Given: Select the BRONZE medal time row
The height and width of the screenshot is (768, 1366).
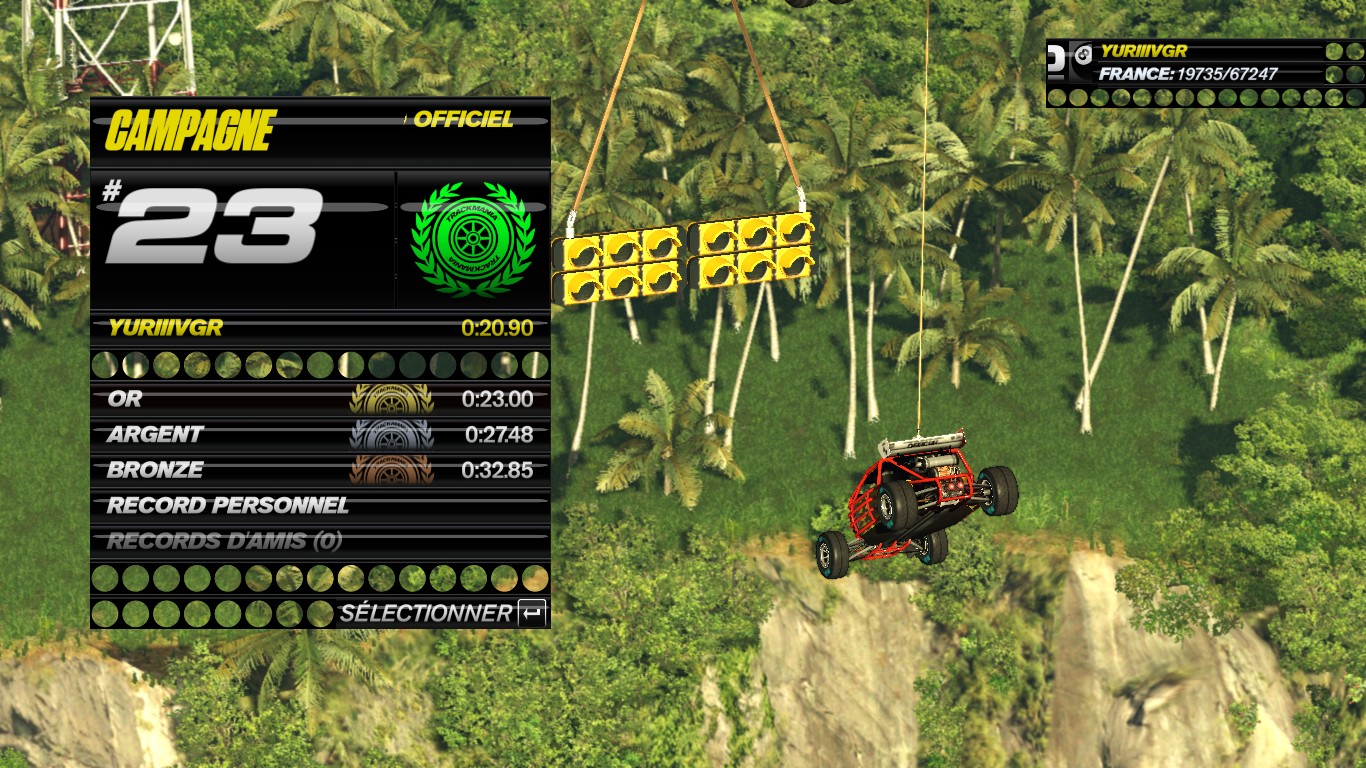Looking at the screenshot, I should coord(320,470).
